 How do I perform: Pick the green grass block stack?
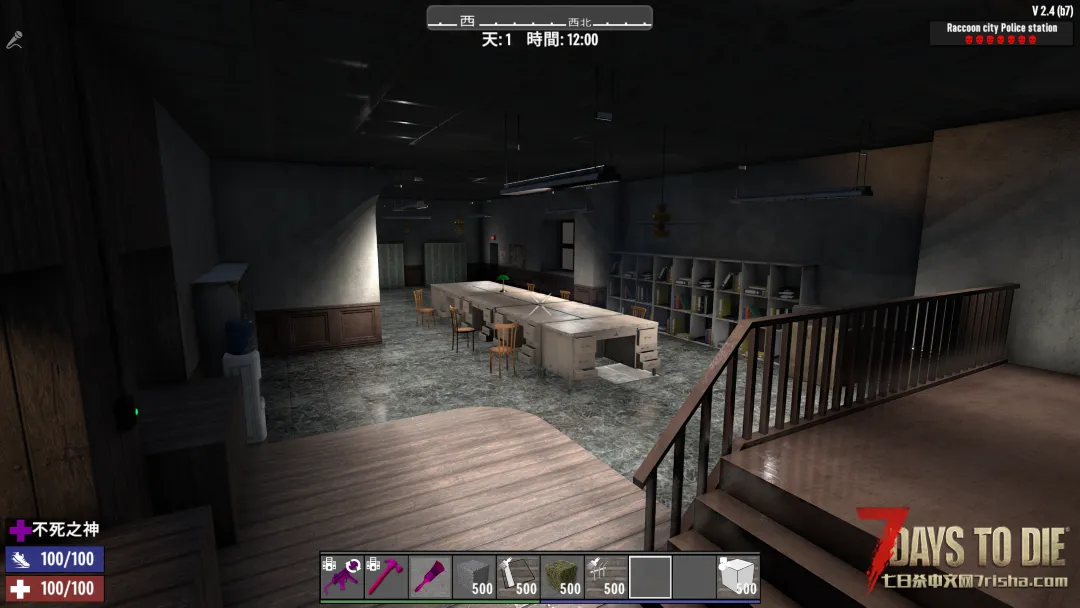click(562, 577)
